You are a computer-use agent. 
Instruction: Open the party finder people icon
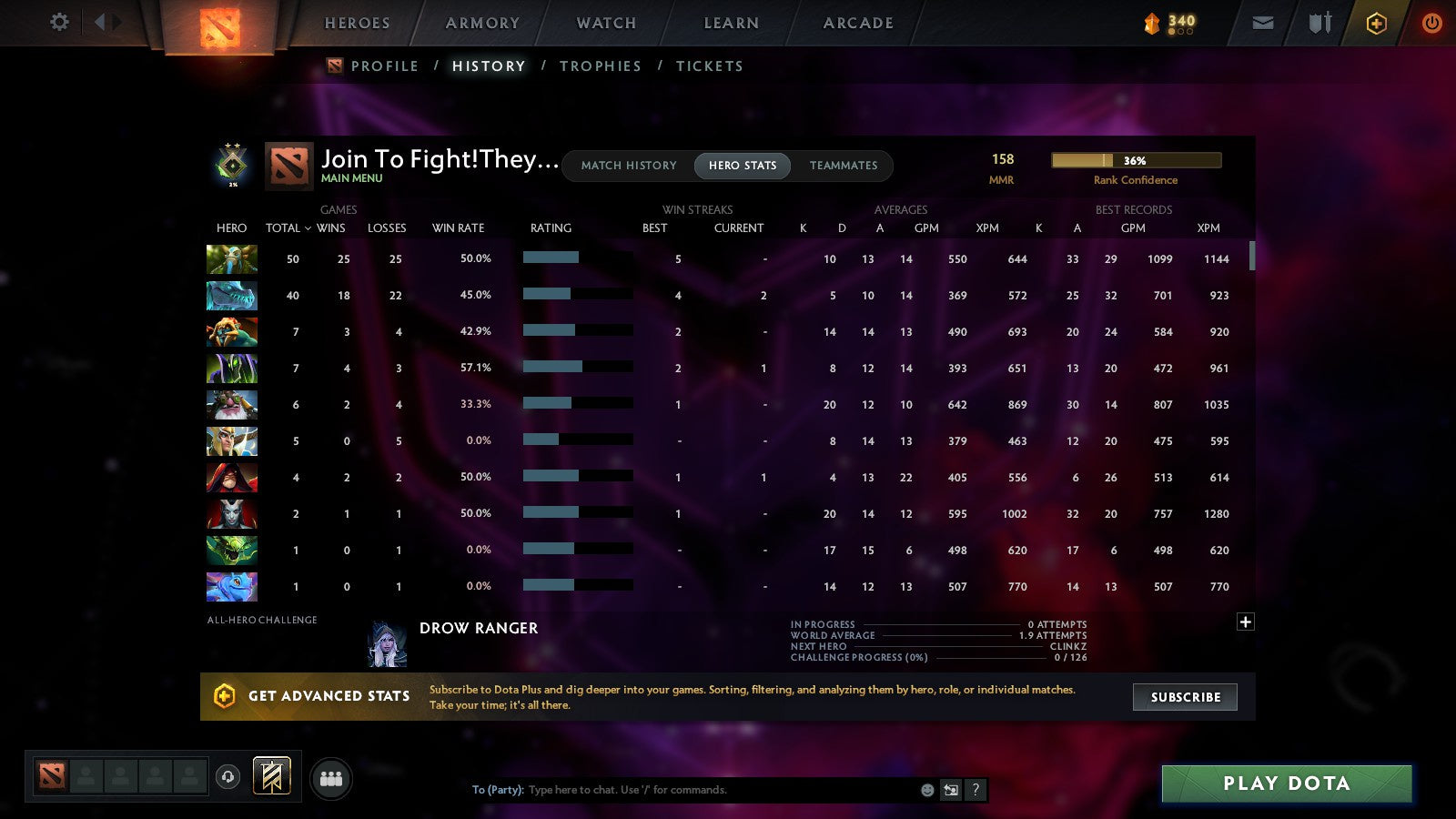point(332,779)
